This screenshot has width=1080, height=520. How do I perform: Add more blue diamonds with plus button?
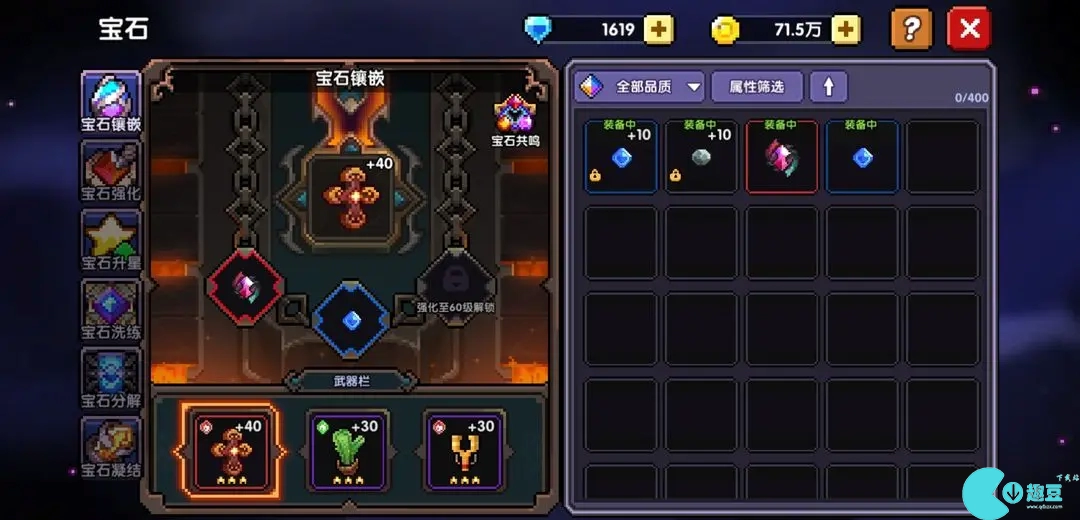coord(657,30)
